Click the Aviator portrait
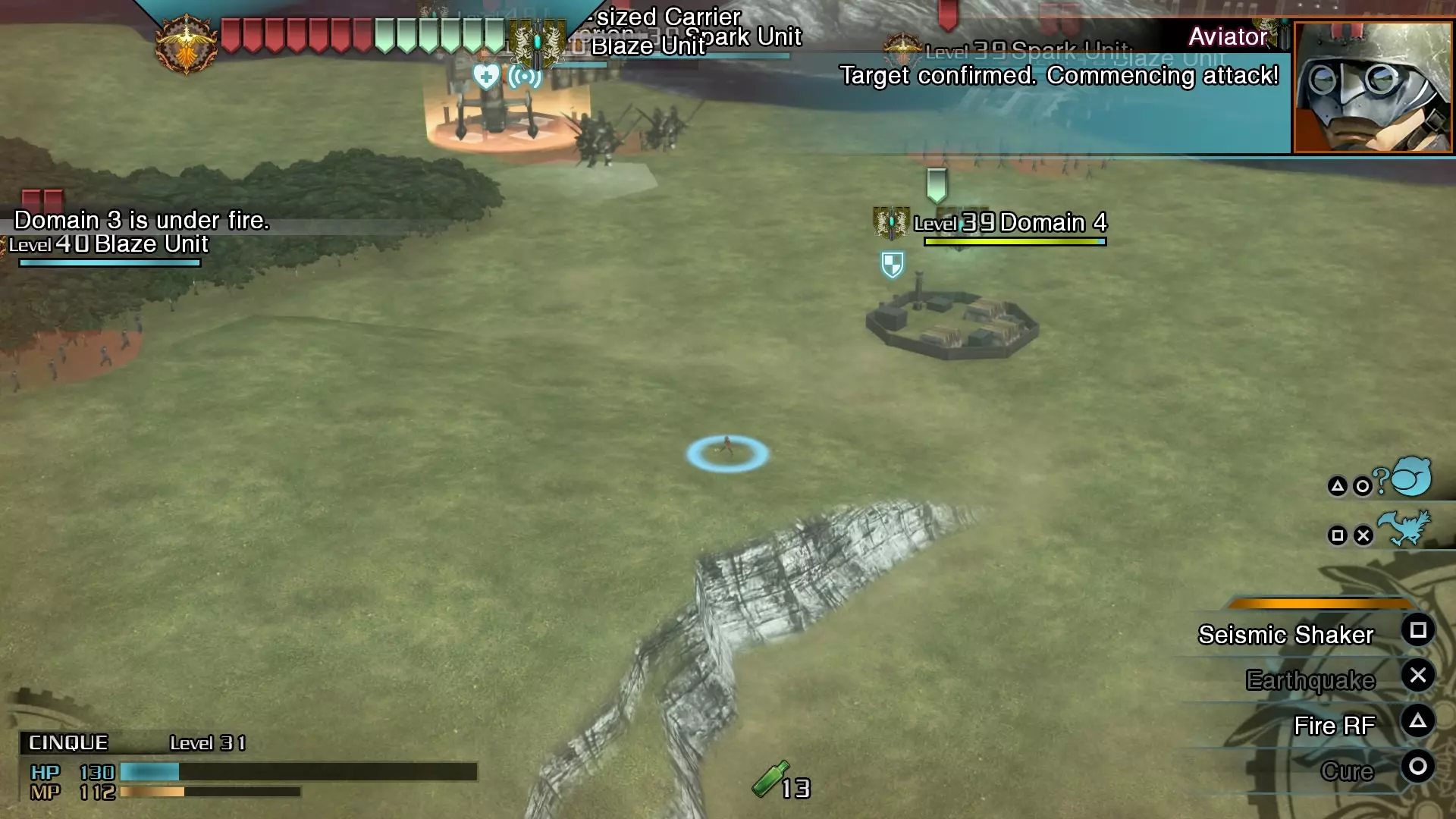The width and height of the screenshot is (1456, 819). point(1373,87)
